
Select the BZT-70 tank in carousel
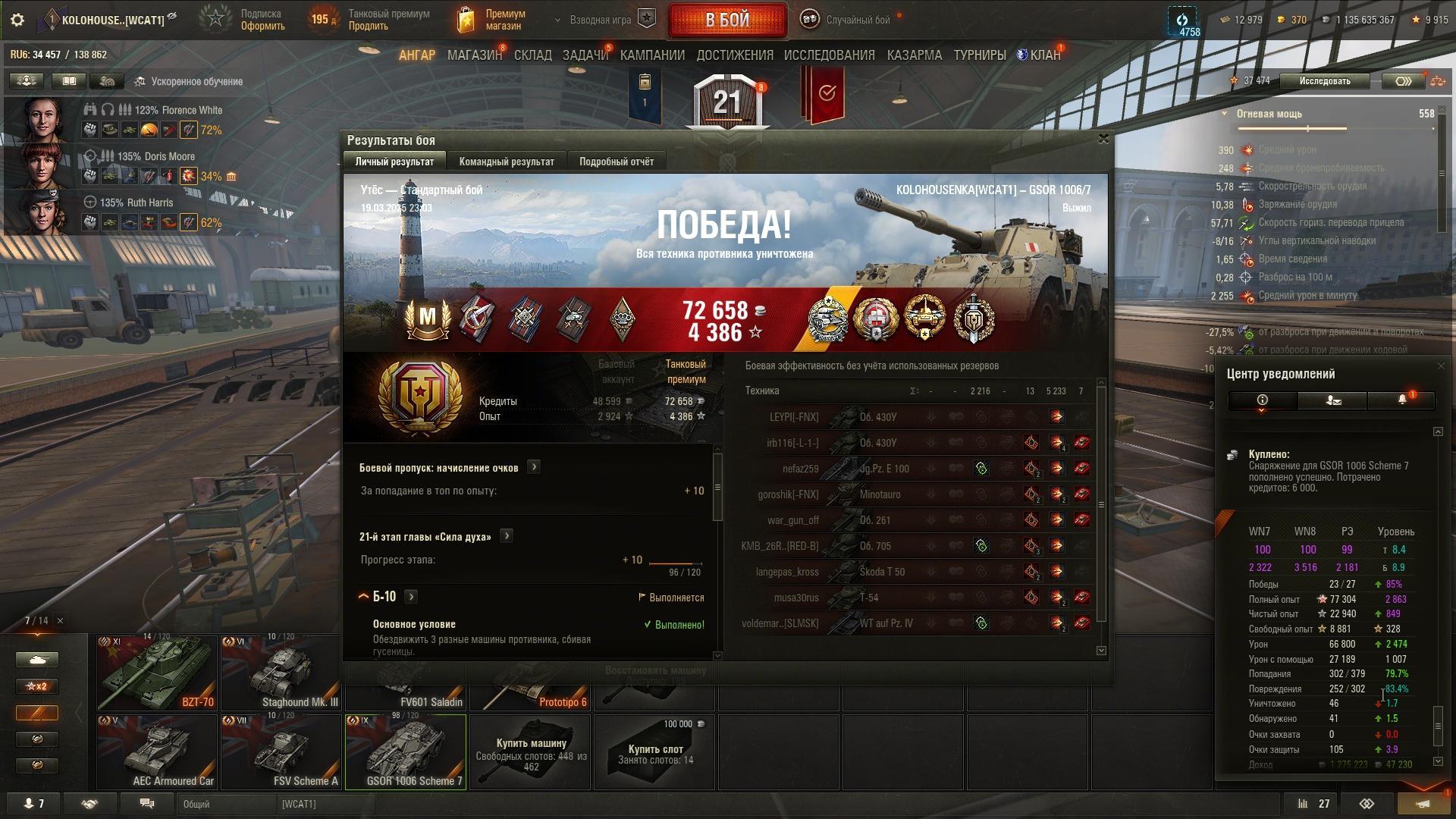[x=158, y=673]
